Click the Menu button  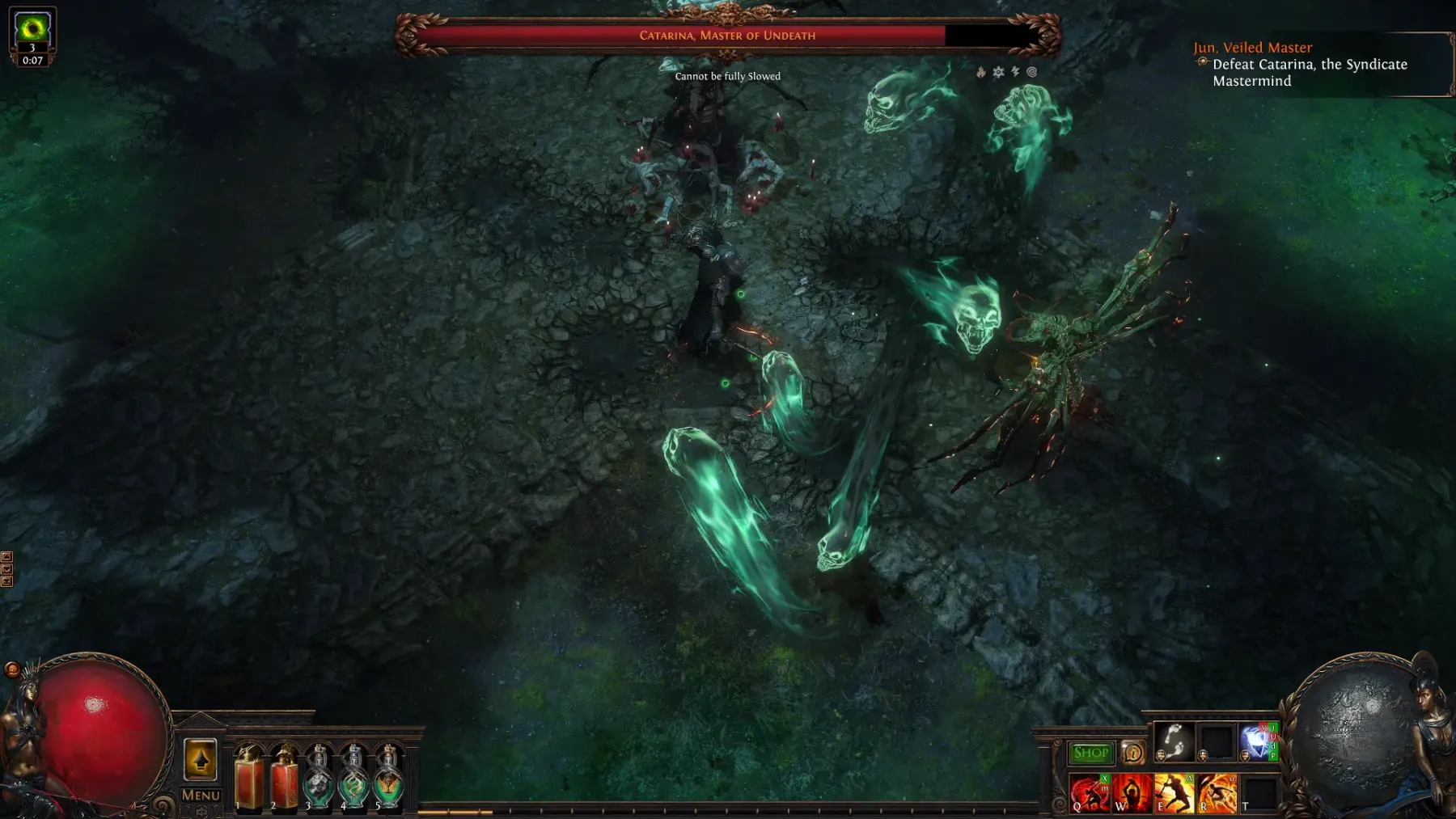tap(201, 795)
